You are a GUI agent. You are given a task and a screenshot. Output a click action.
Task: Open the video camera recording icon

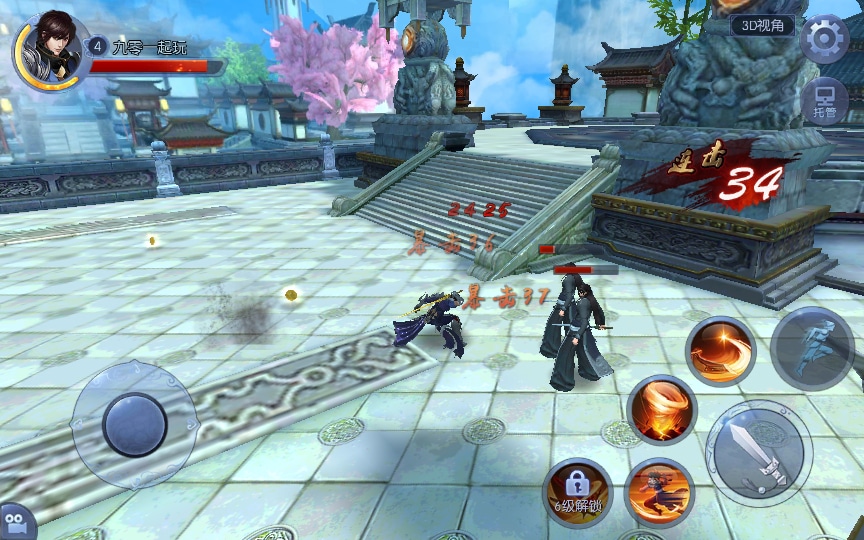pyautogui.click(x=17, y=522)
